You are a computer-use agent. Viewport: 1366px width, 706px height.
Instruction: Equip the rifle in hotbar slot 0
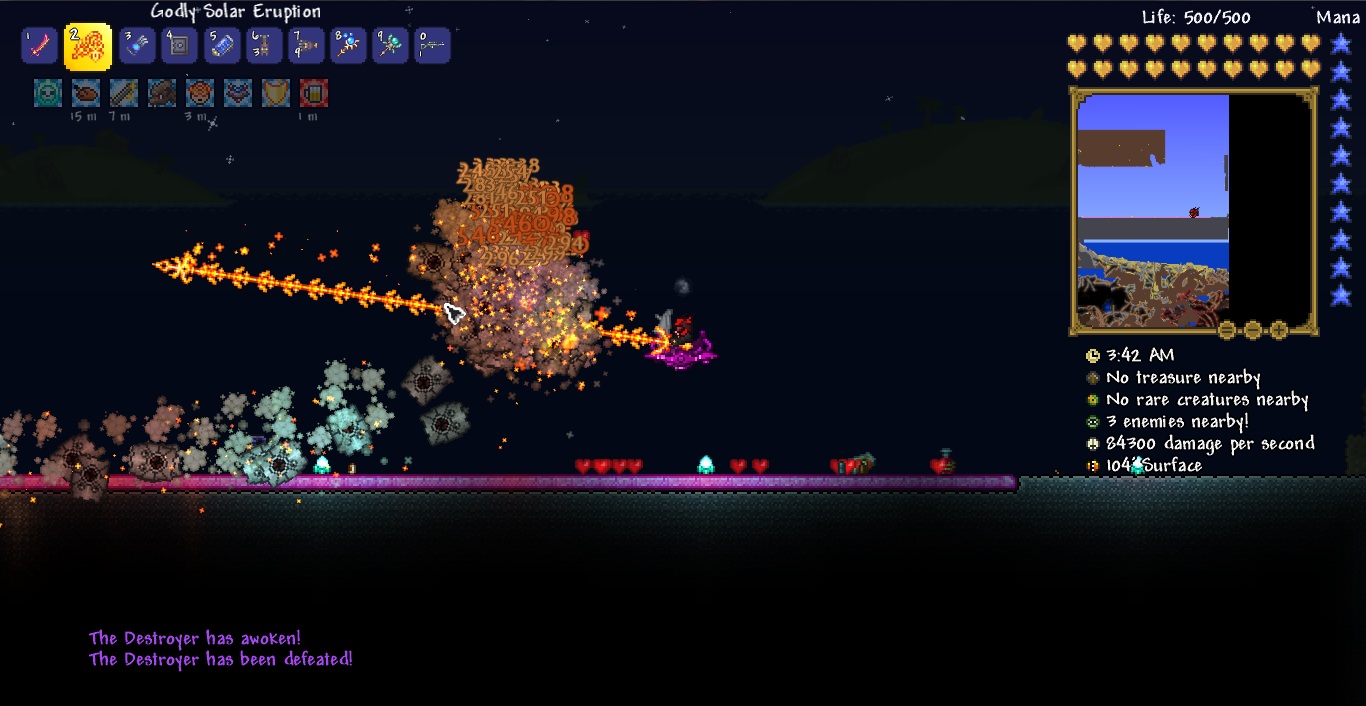(x=432, y=46)
